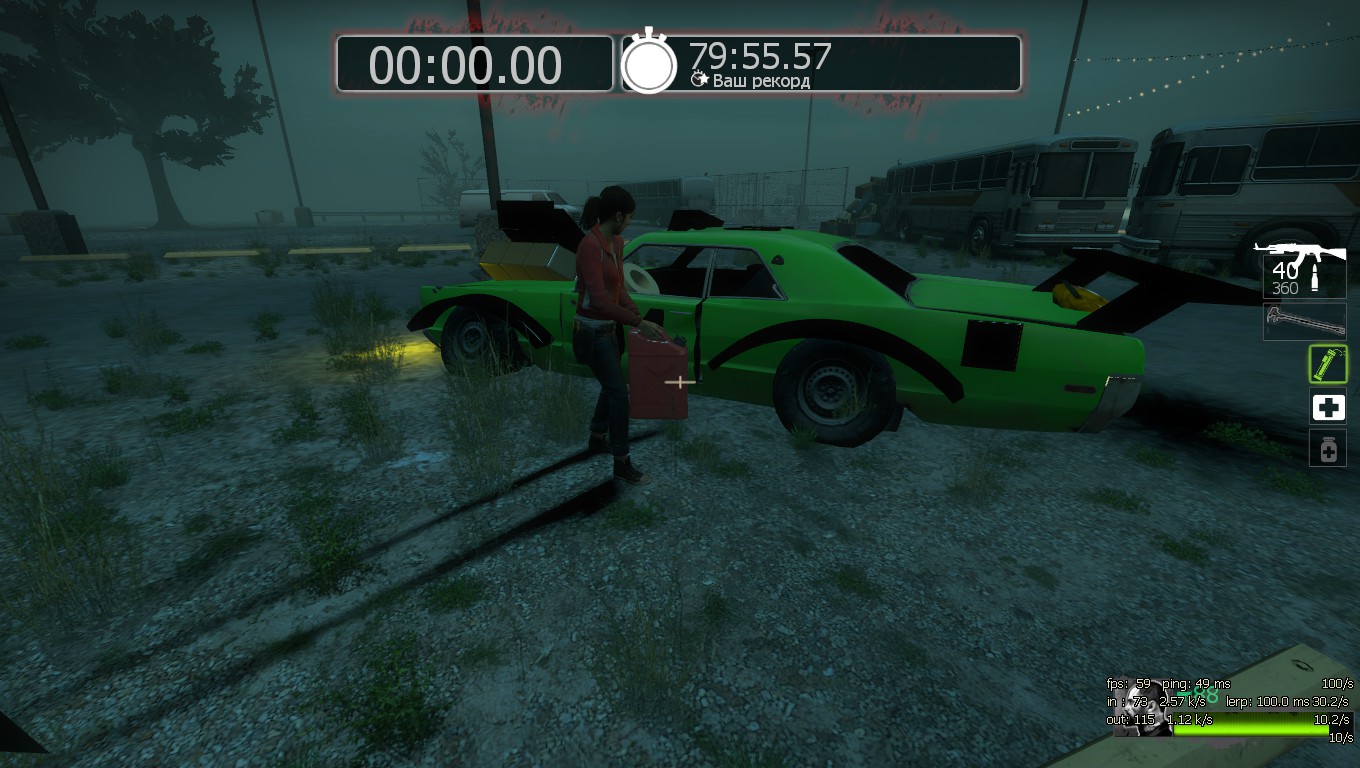Viewport: 1360px width, 768px height.
Task: Choose the first aid kit slot
Action: point(1328,407)
